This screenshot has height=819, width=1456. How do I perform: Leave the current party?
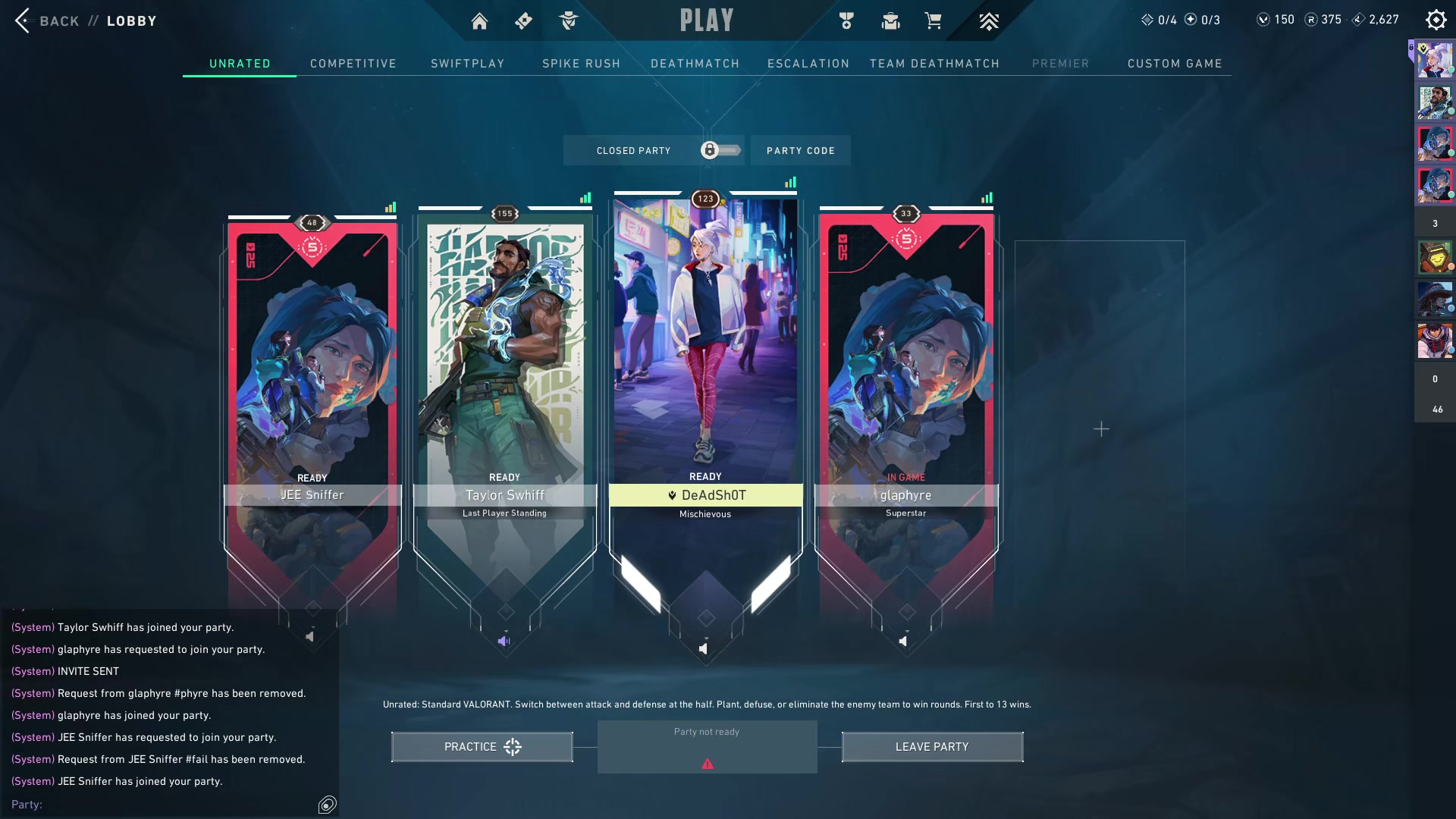click(932, 747)
